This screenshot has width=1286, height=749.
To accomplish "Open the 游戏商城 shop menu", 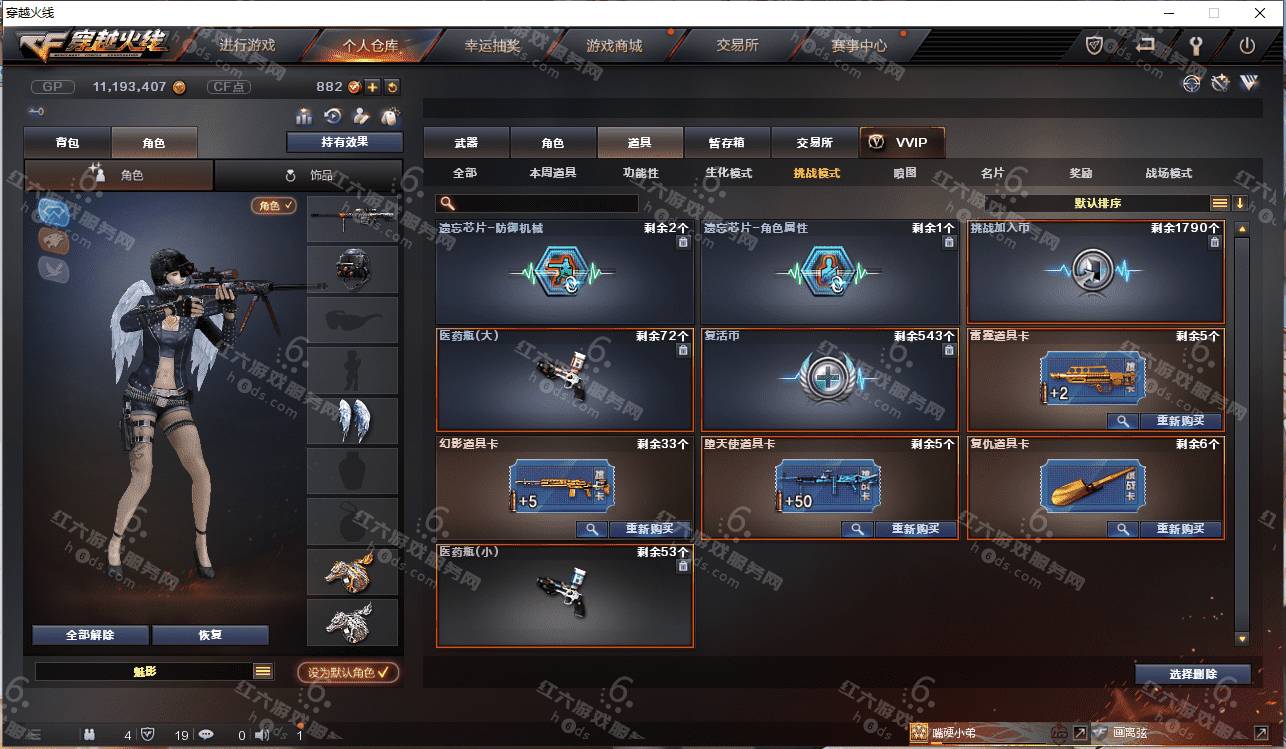I will click(x=614, y=45).
